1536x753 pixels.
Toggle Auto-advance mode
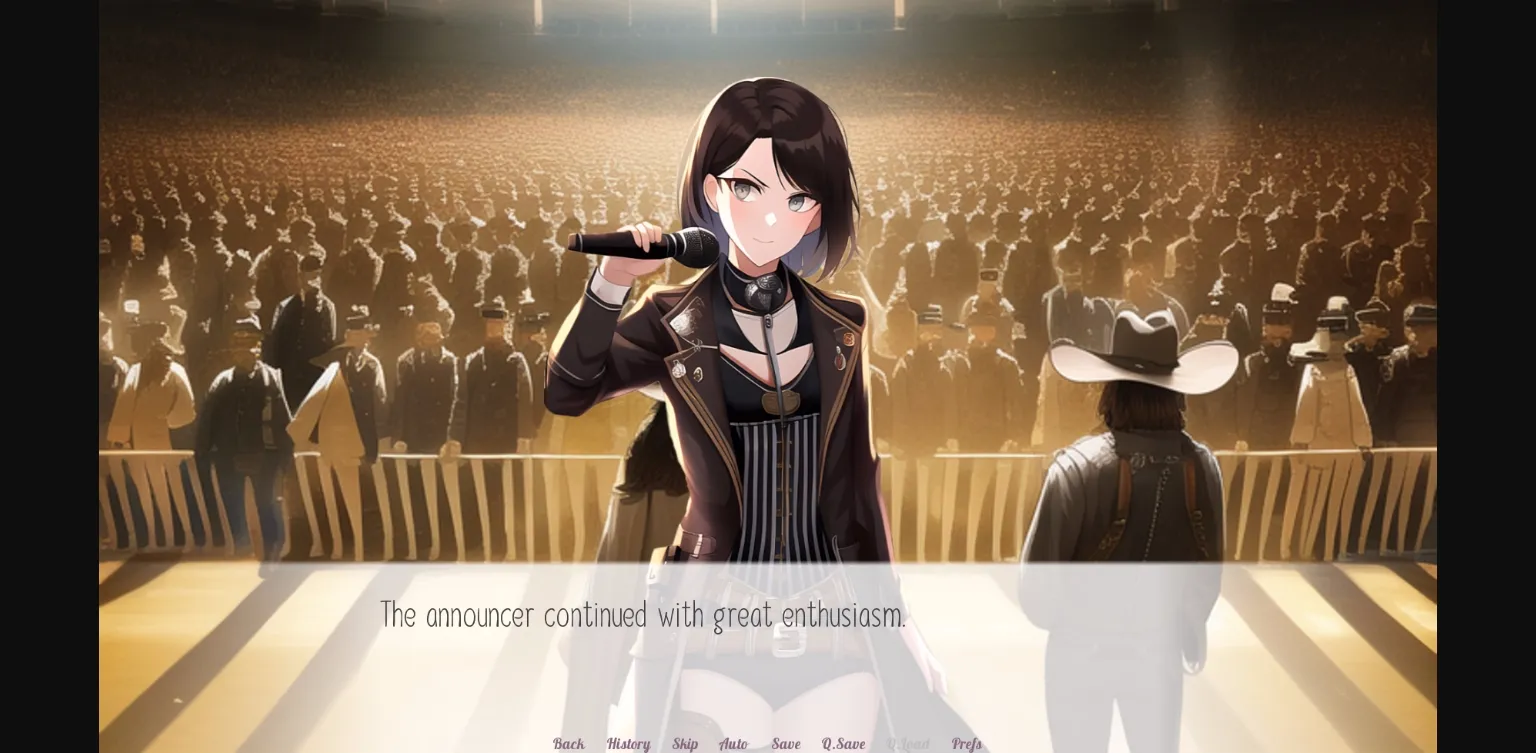click(x=734, y=744)
